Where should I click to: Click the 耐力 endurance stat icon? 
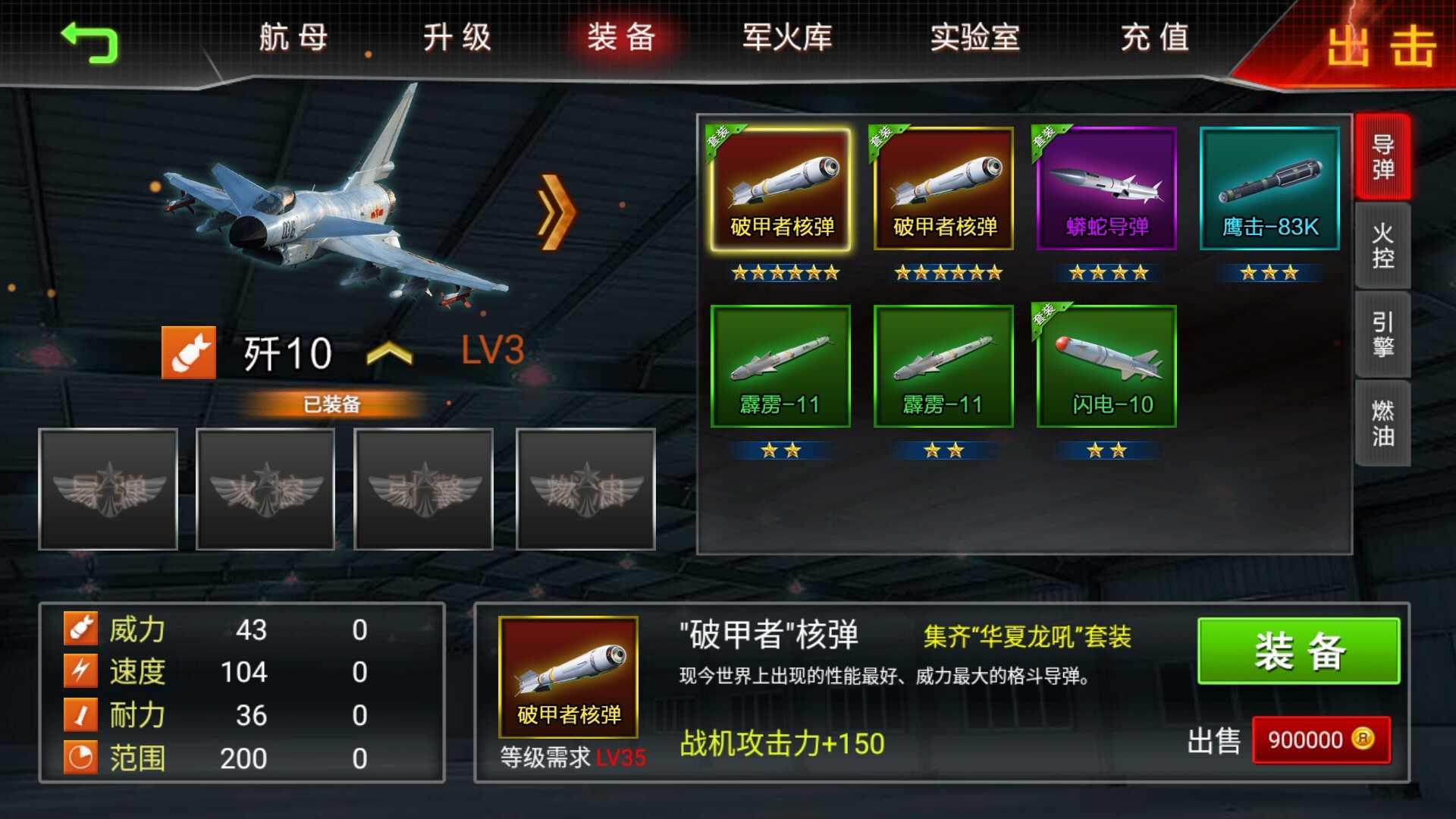tap(81, 714)
